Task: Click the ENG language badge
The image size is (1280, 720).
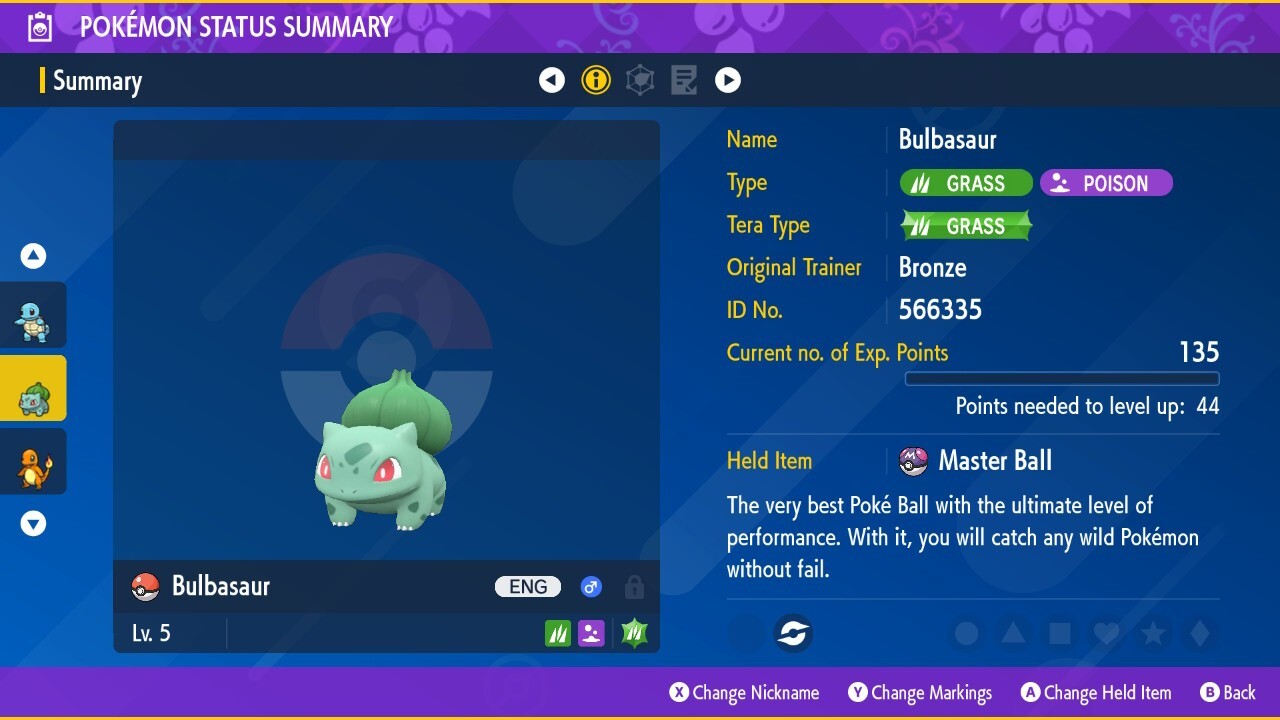Action: point(527,587)
